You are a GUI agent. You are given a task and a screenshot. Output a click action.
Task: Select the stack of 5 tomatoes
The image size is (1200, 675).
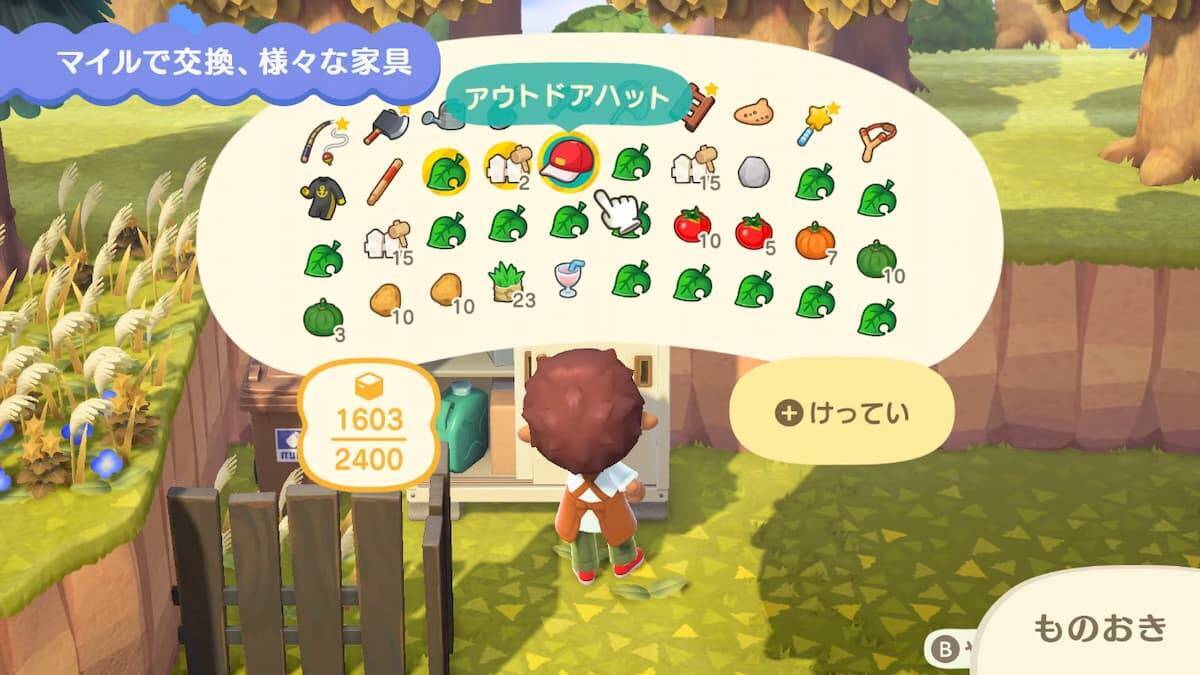[753, 232]
